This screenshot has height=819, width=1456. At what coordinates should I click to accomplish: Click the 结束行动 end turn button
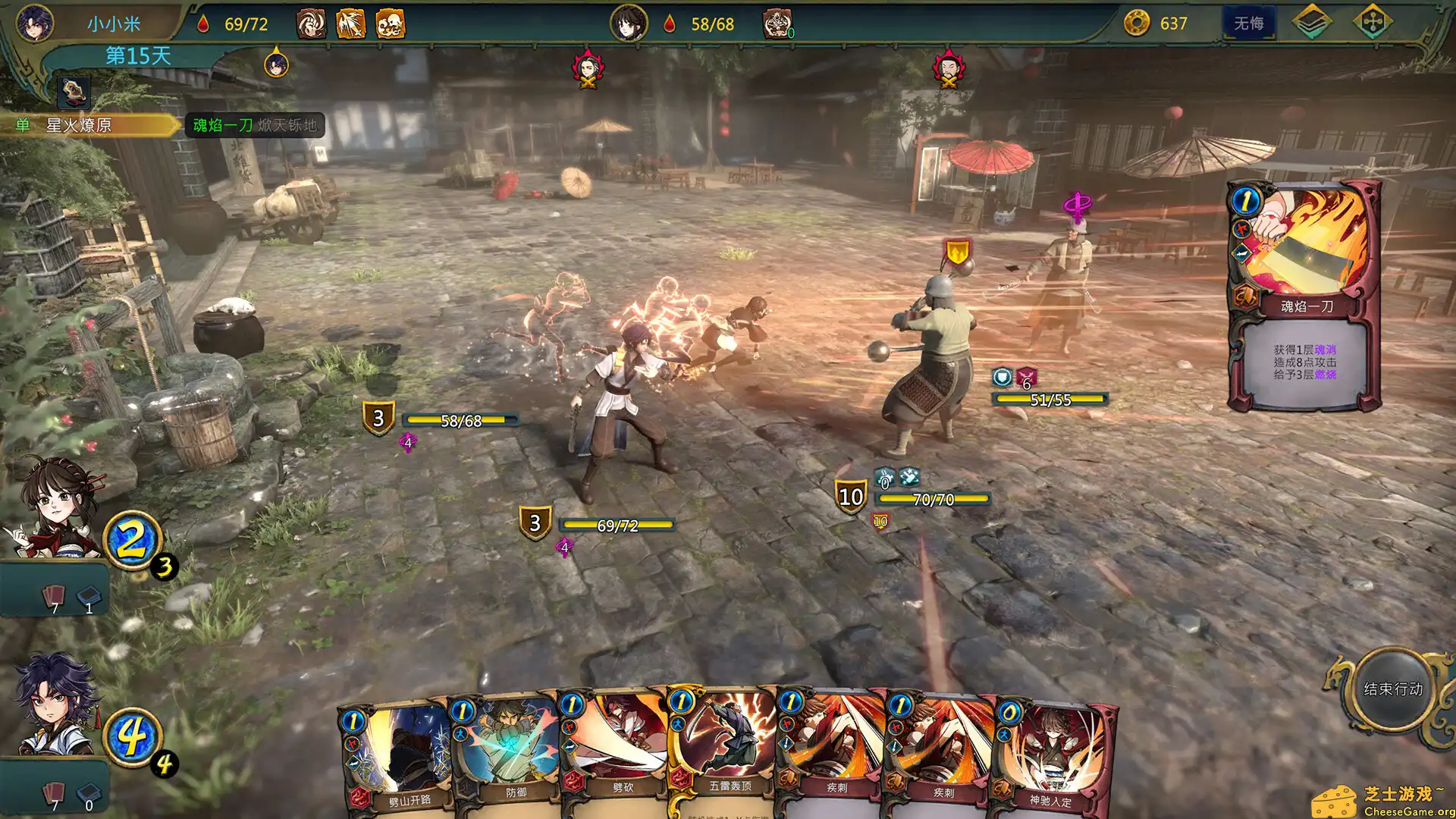pos(1393,690)
